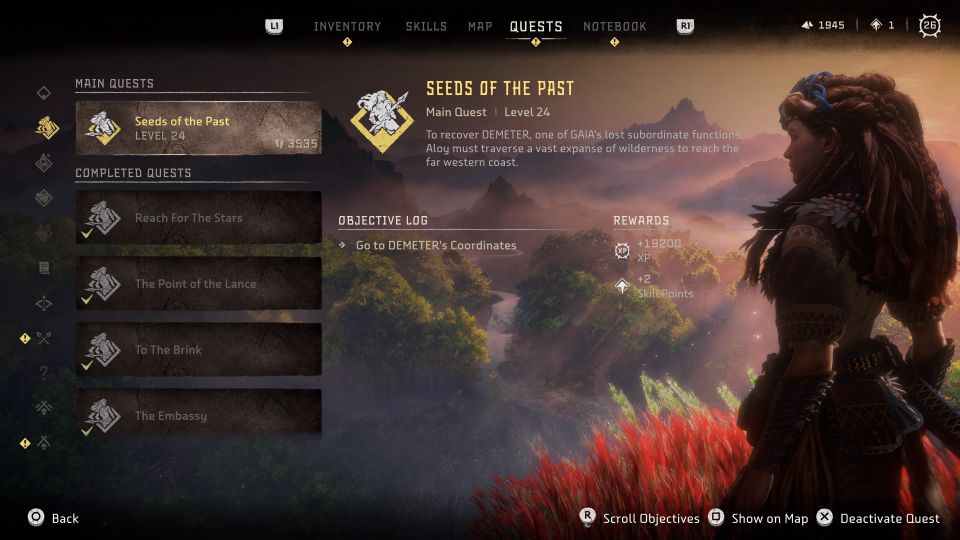Select The Embassy completed quest

(x=198, y=416)
